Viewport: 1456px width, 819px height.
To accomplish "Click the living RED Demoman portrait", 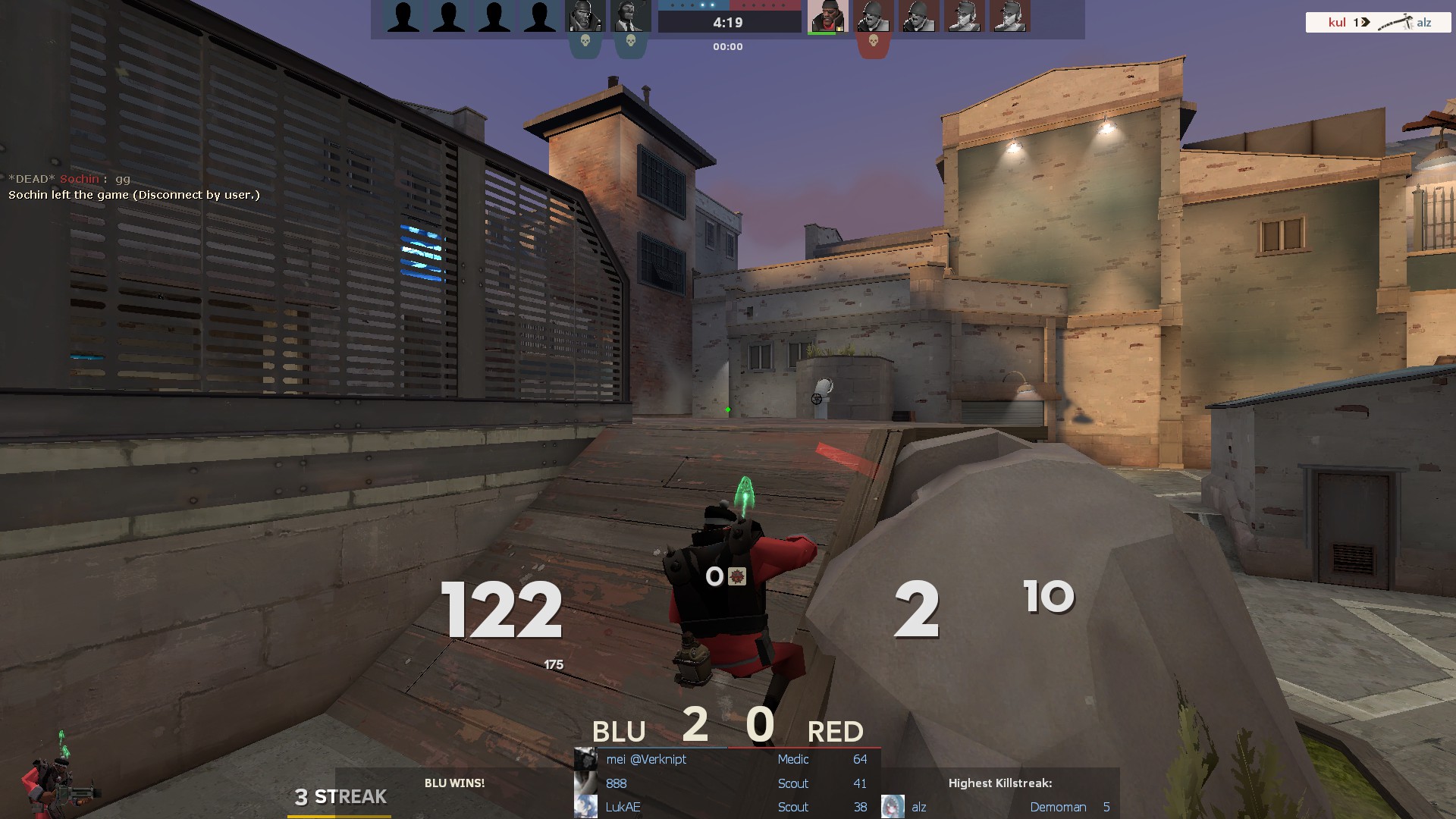I will tap(827, 17).
